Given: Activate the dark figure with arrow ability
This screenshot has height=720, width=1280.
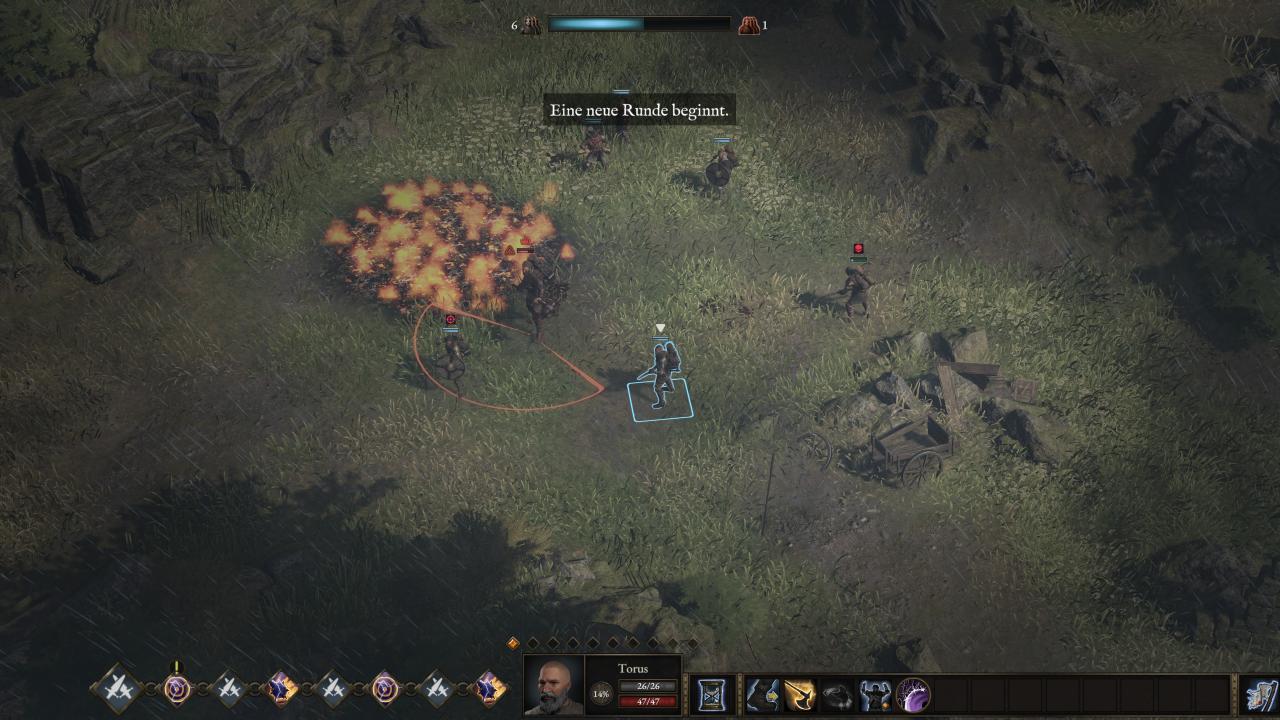Looking at the screenshot, I should 763,694.
